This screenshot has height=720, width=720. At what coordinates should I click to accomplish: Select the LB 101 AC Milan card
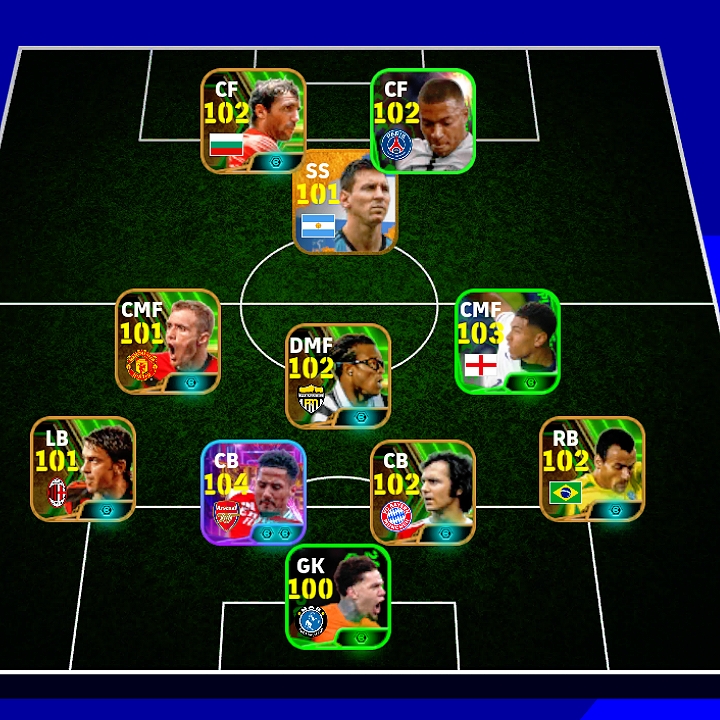(x=83, y=469)
